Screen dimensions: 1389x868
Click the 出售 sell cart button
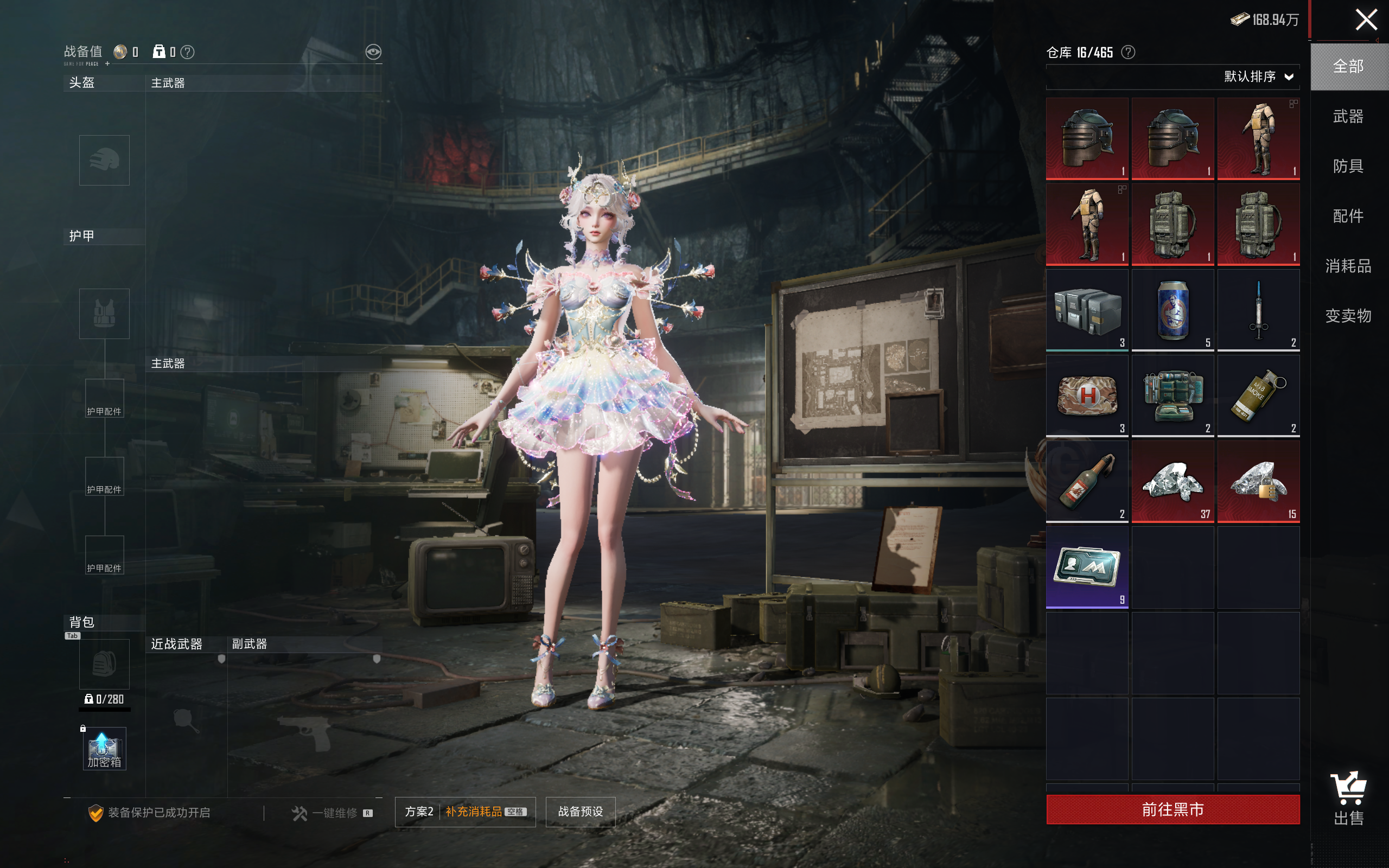[1348, 798]
